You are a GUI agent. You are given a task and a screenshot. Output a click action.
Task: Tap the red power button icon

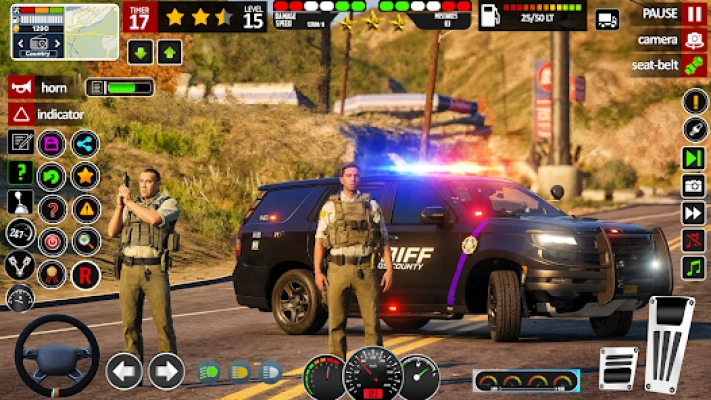tap(51, 241)
